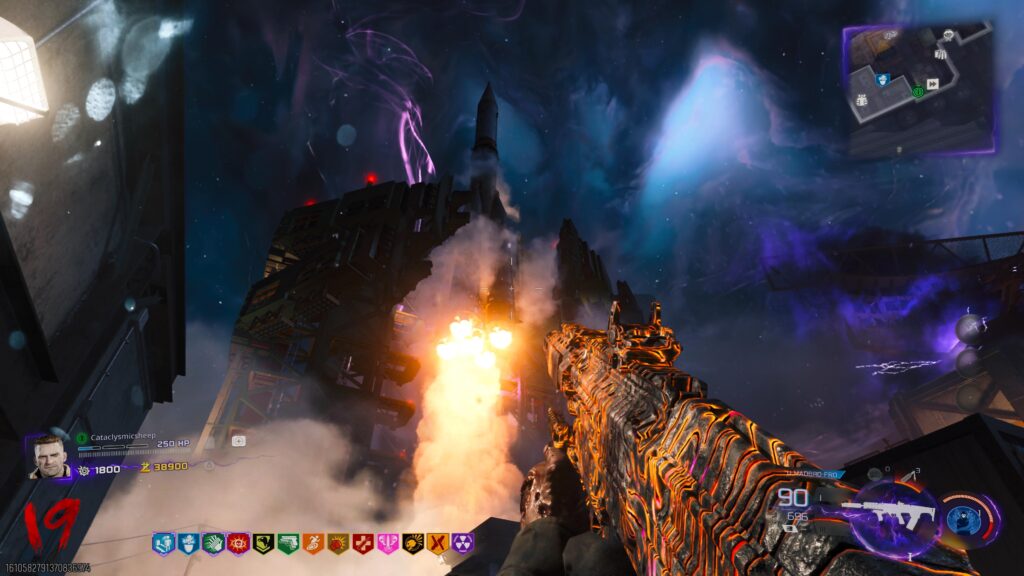This screenshot has width=1024, height=576.
Task: Click the green hand perk icon
Action: tap(213, 543)
